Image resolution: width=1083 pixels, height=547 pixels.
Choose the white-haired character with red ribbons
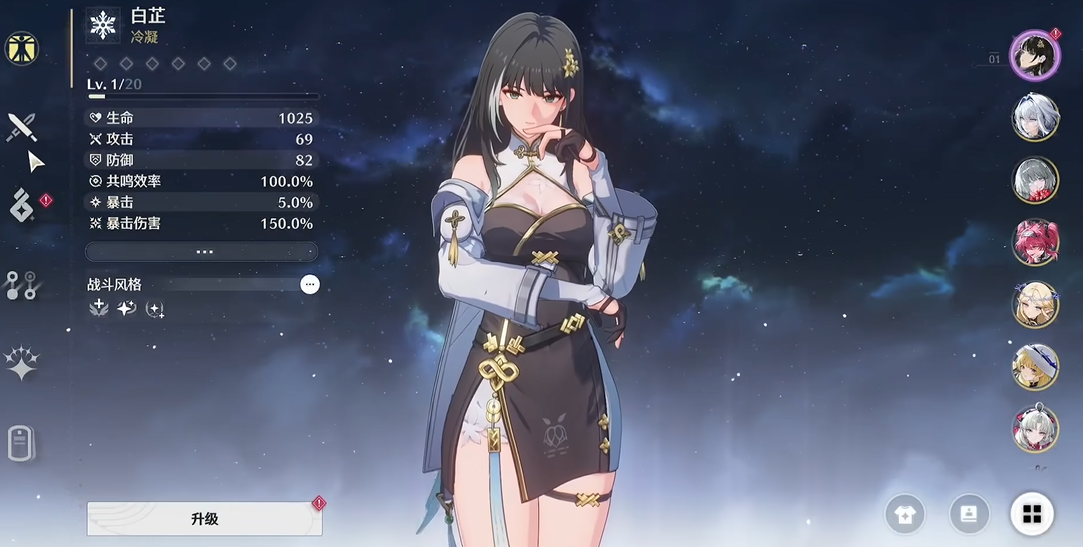[x=1035, y=429]
